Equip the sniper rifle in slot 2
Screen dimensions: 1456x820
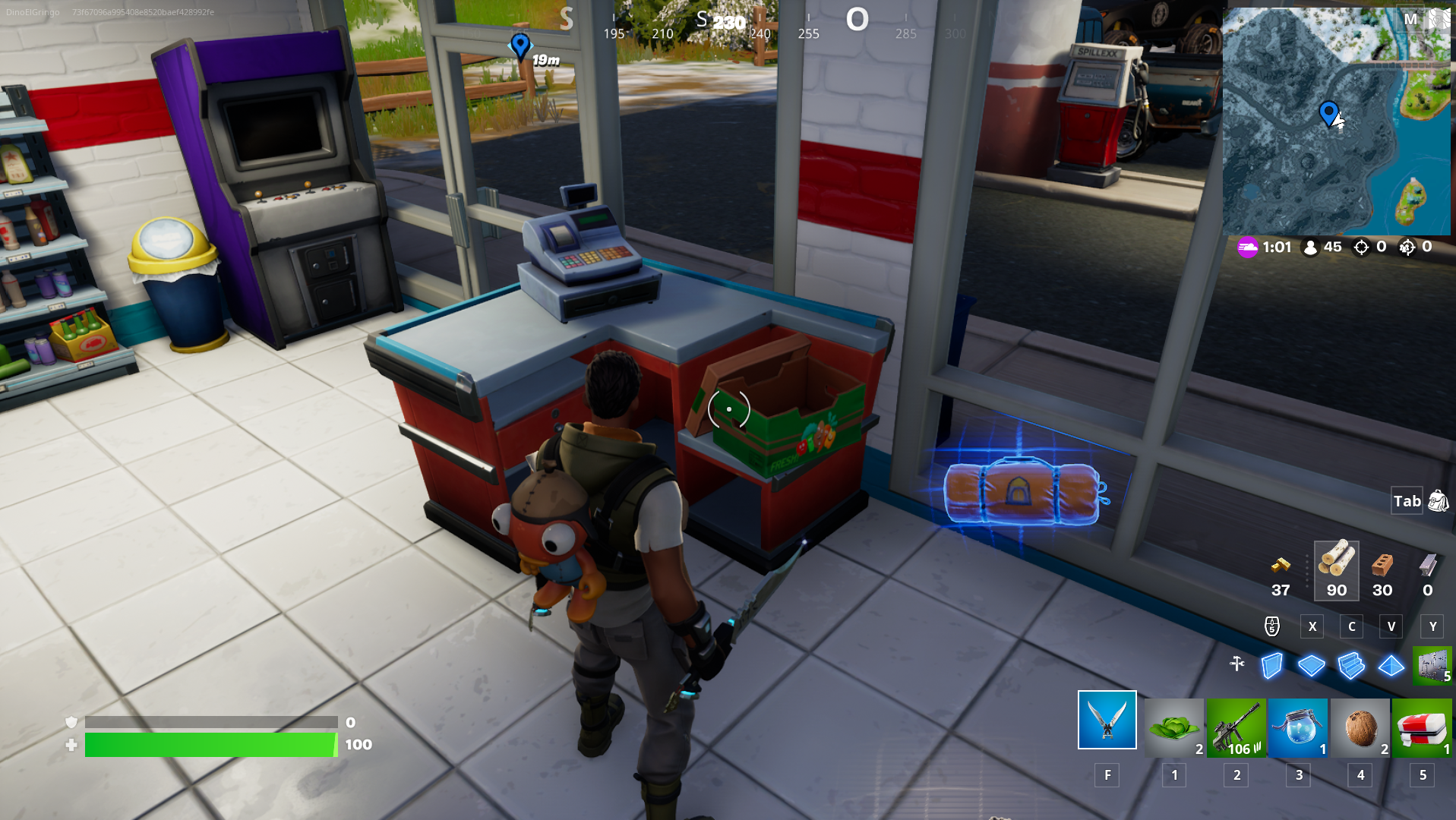1236,727
